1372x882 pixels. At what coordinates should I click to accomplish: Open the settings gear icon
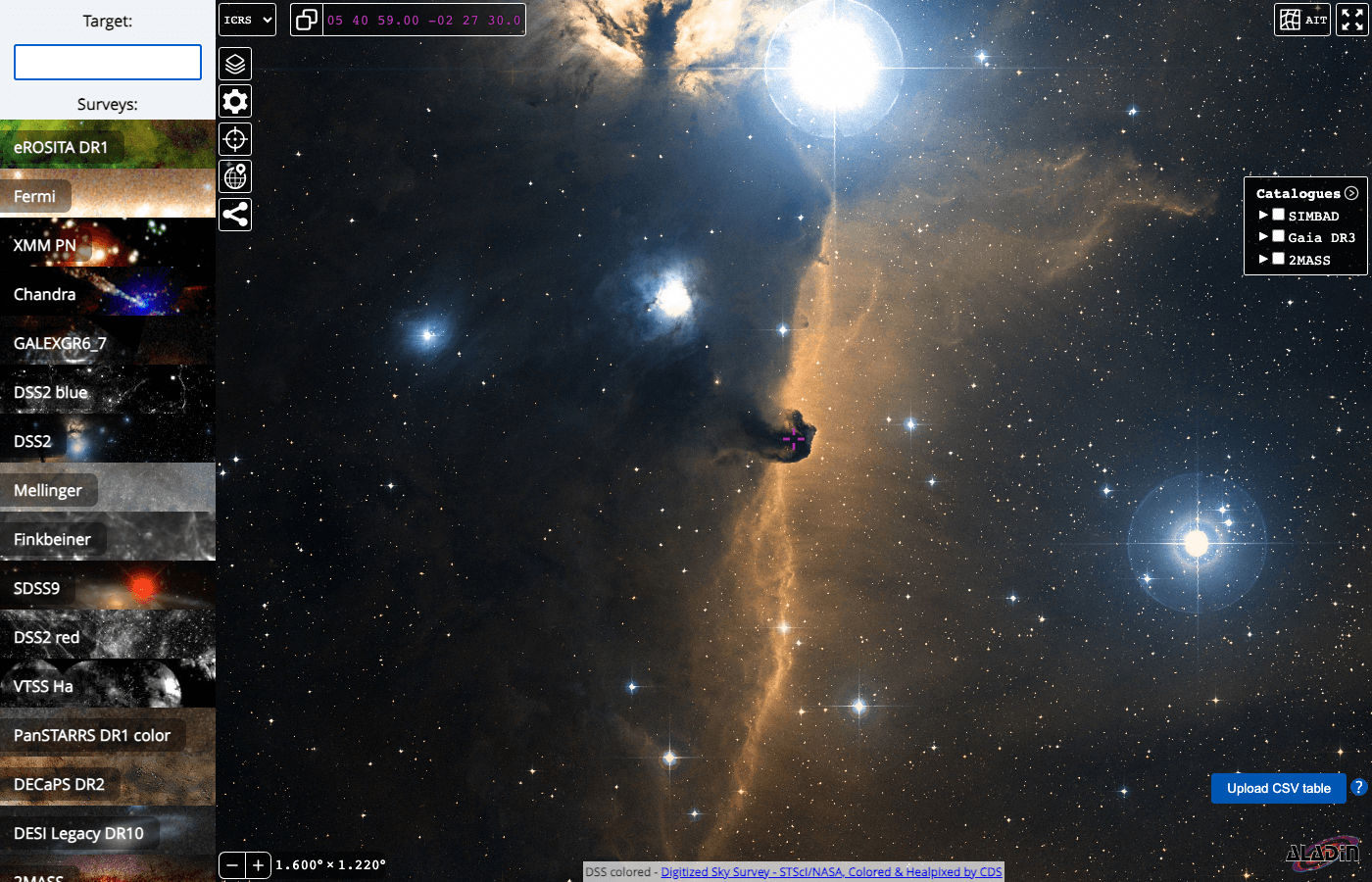click(235, 101)
